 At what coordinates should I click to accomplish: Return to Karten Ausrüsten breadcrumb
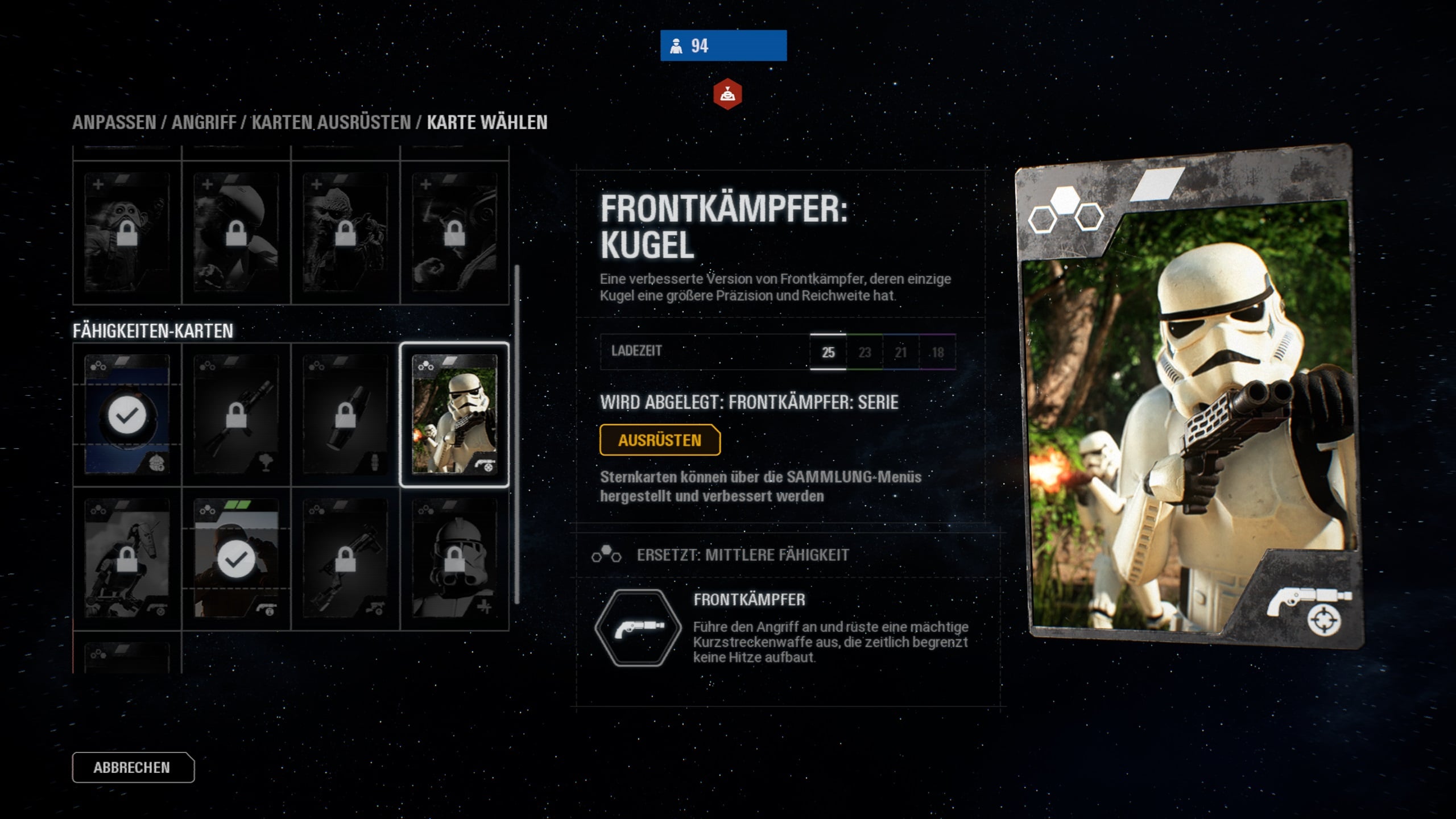tap(331, 122)
